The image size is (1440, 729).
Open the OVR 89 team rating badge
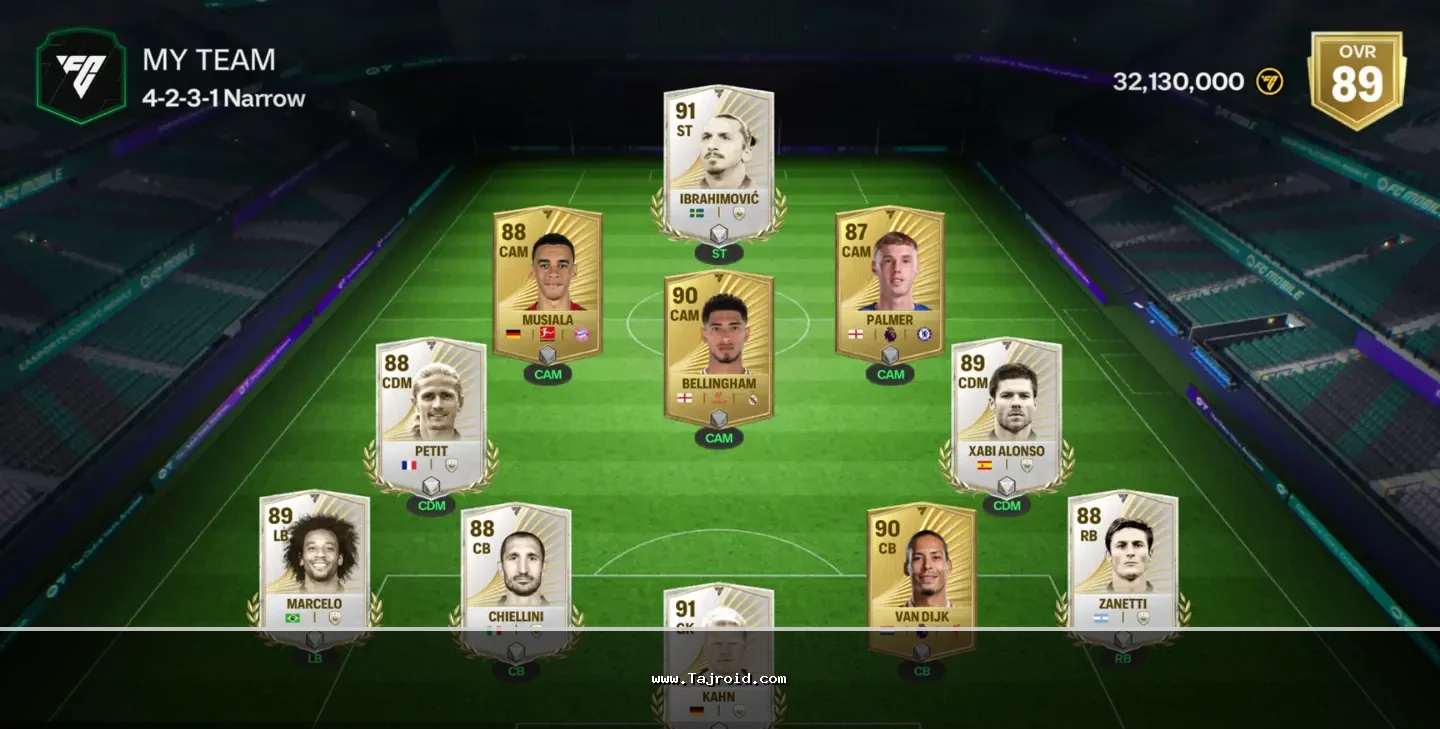[x=1357, y=78]
